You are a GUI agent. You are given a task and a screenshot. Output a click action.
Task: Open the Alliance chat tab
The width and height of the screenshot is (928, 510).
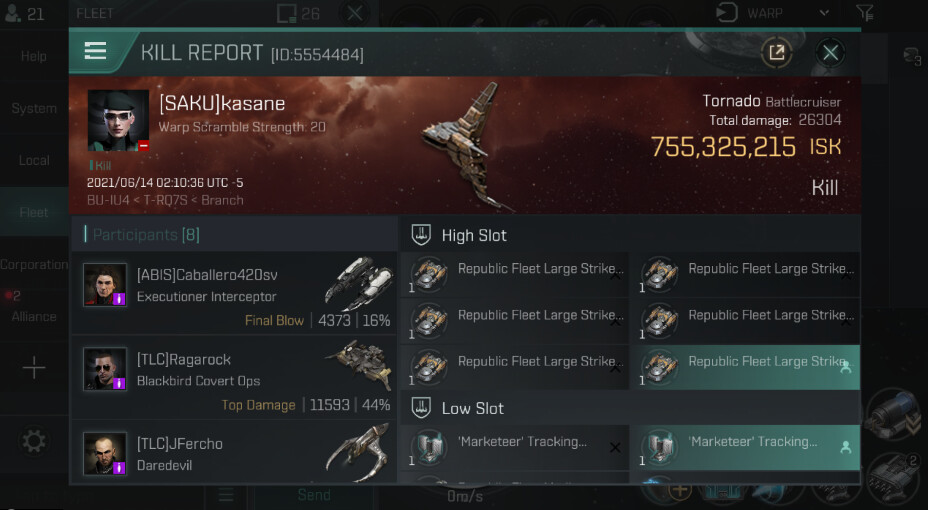(34, 316)
